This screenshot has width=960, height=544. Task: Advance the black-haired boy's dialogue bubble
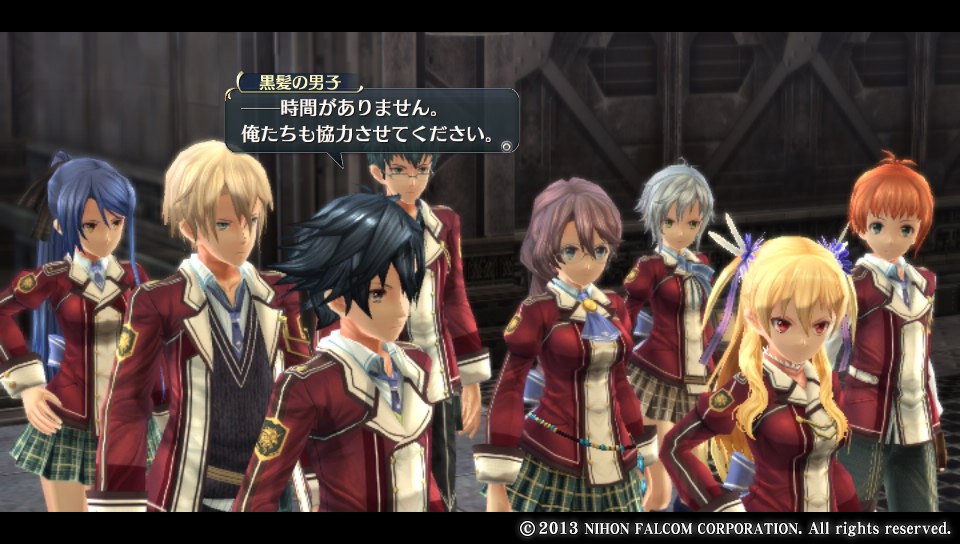(x=507, y=145)
